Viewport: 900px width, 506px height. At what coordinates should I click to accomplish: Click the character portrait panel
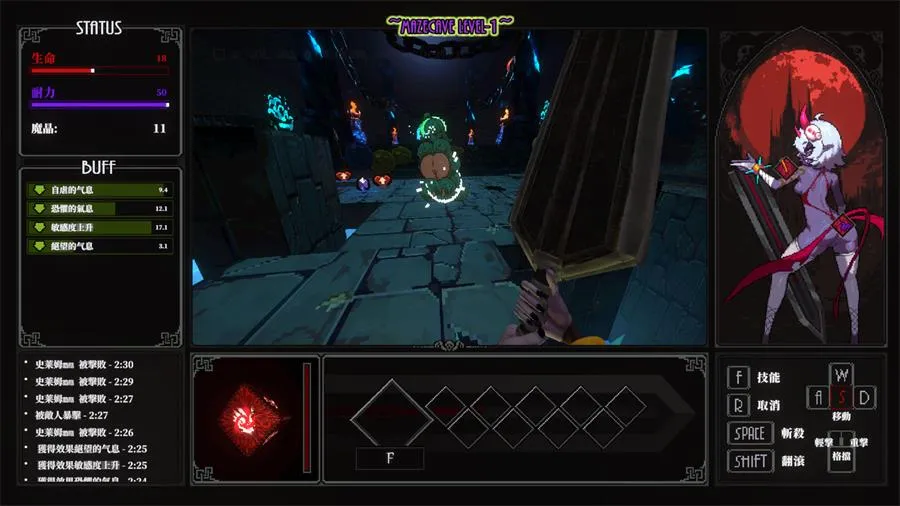[x=798, y=190]
